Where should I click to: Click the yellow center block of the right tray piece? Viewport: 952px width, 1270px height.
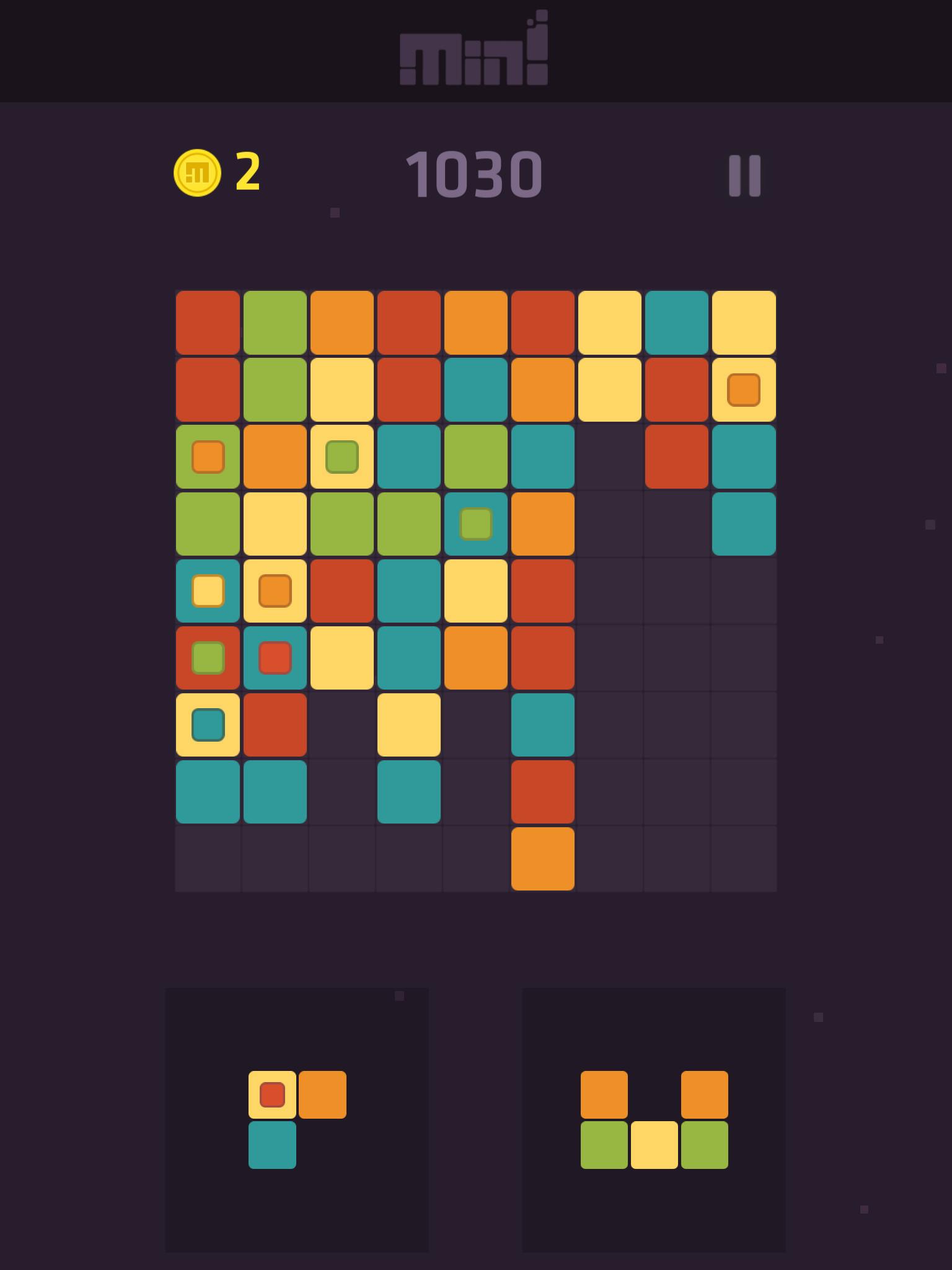tap(654, 1144)
